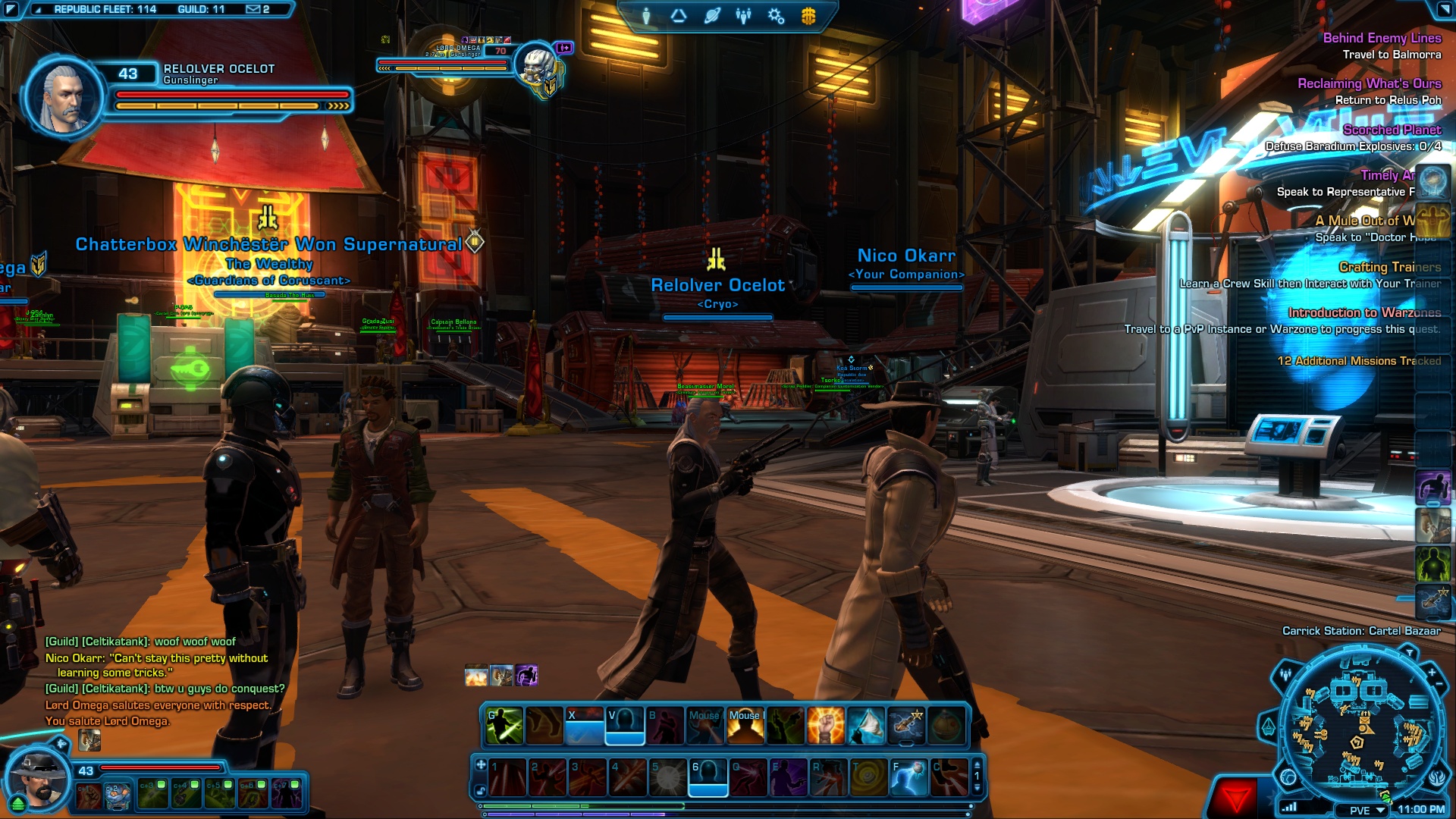The height and width of the screenshot is (819, 1456).
Task: Use the white flag ability
Action: tap(865, 725)
